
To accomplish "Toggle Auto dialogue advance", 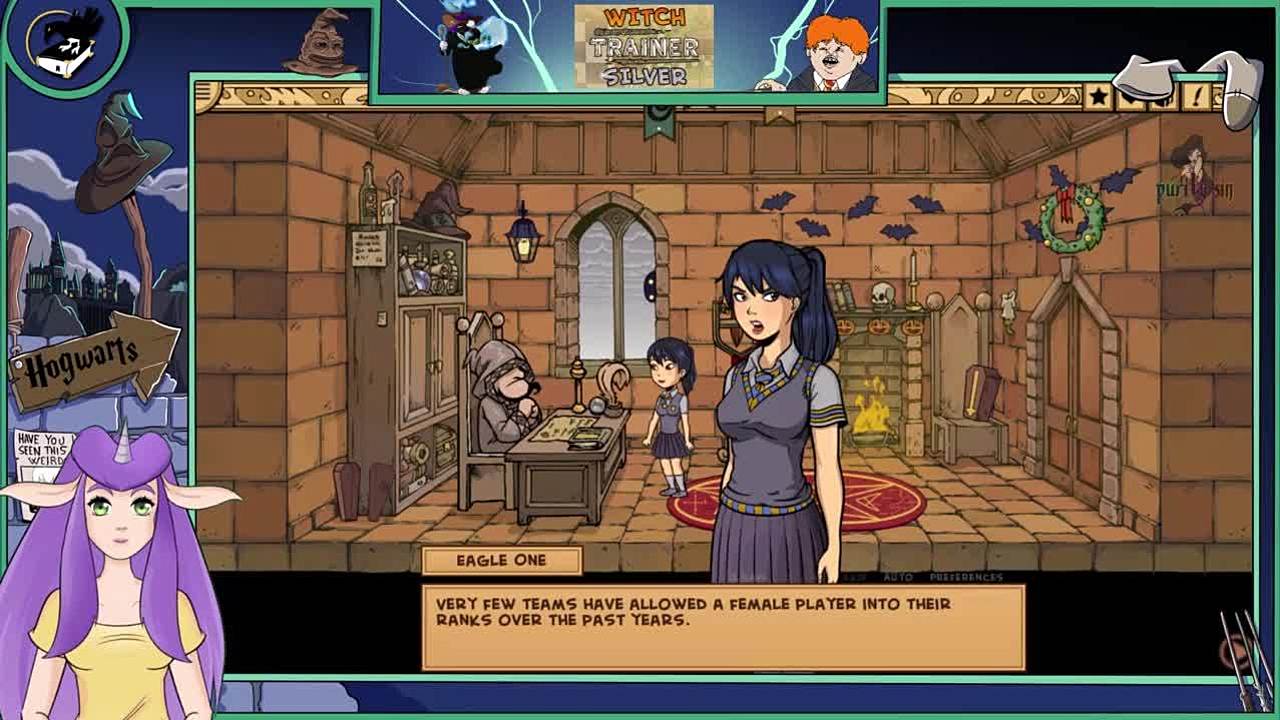I will tap(897, 577).
